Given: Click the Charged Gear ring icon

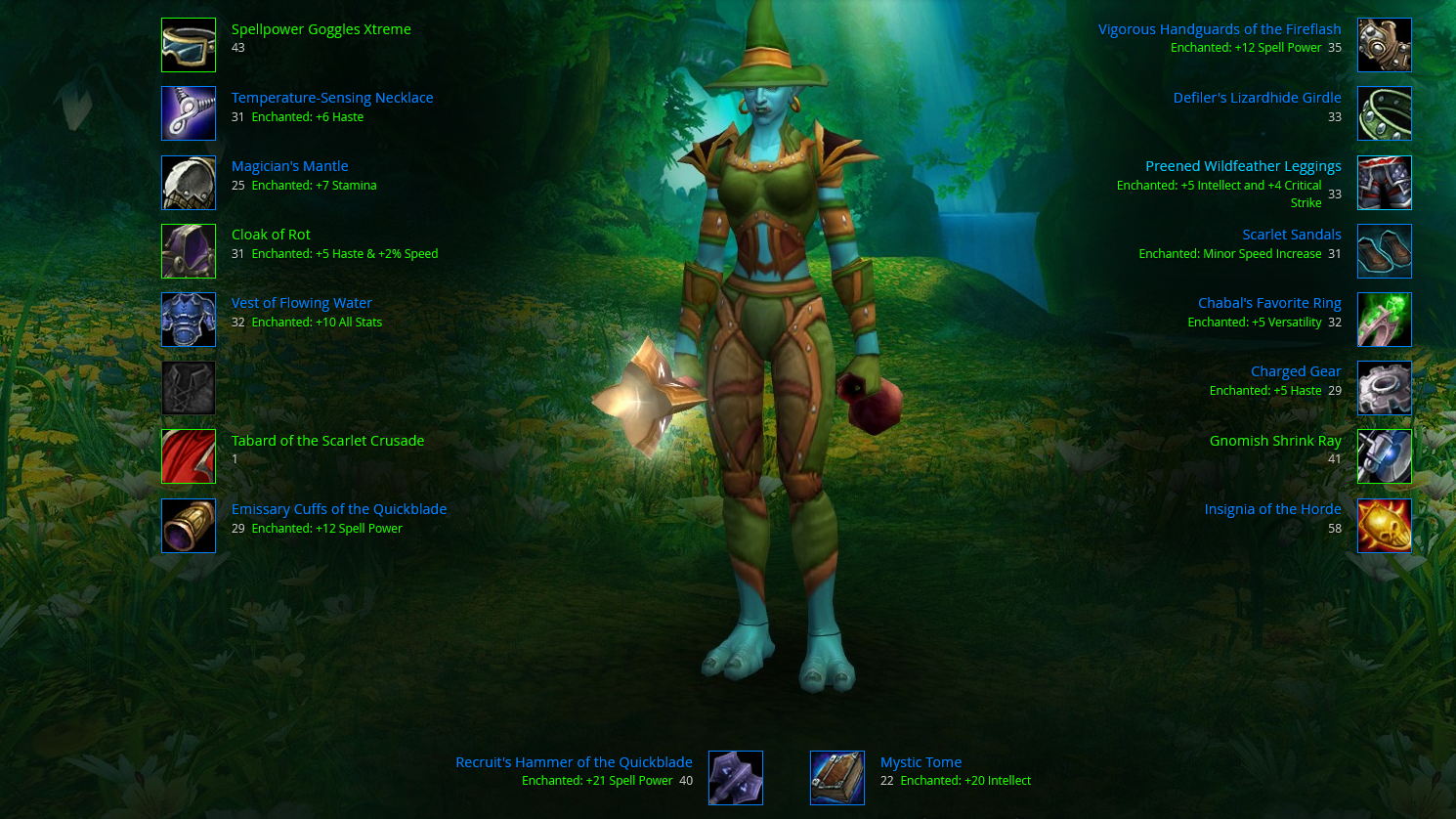Looking at the screenshot, I should click(1384, 388).
